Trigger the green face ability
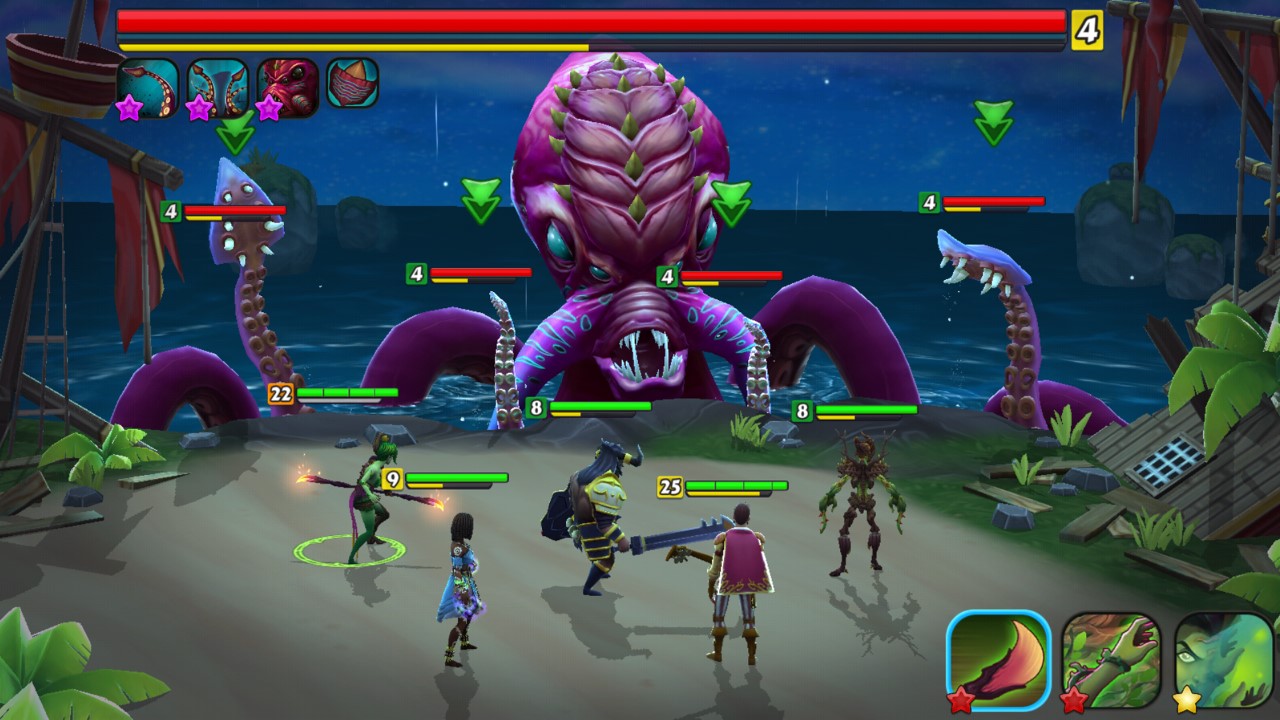Image resolution: width=1280 pixels, height=720 pixels. pyautogui.click(x=1223, y=660)
